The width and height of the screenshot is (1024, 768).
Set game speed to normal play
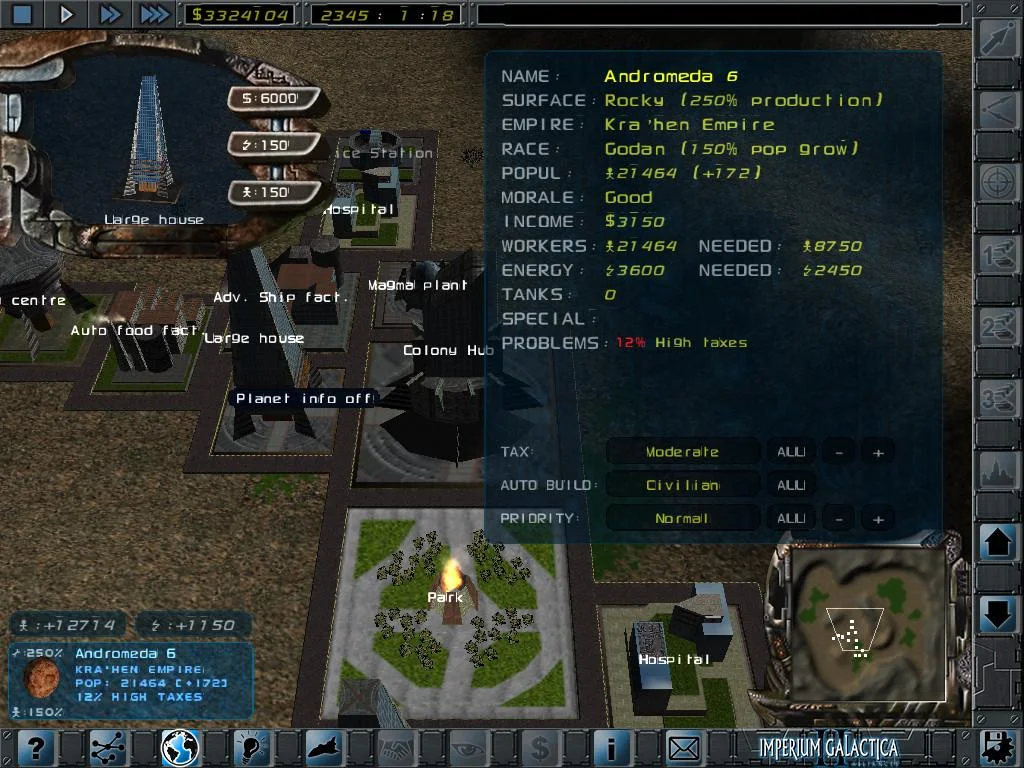pos(66,14)
